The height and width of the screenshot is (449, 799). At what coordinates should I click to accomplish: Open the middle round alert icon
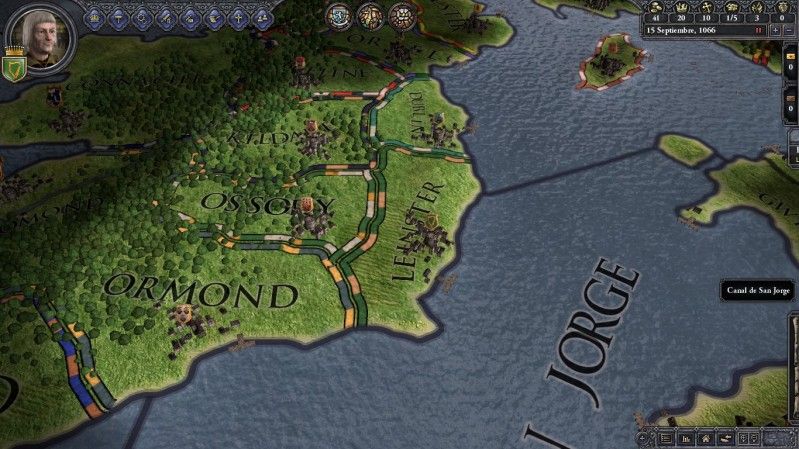pos(370,15)
